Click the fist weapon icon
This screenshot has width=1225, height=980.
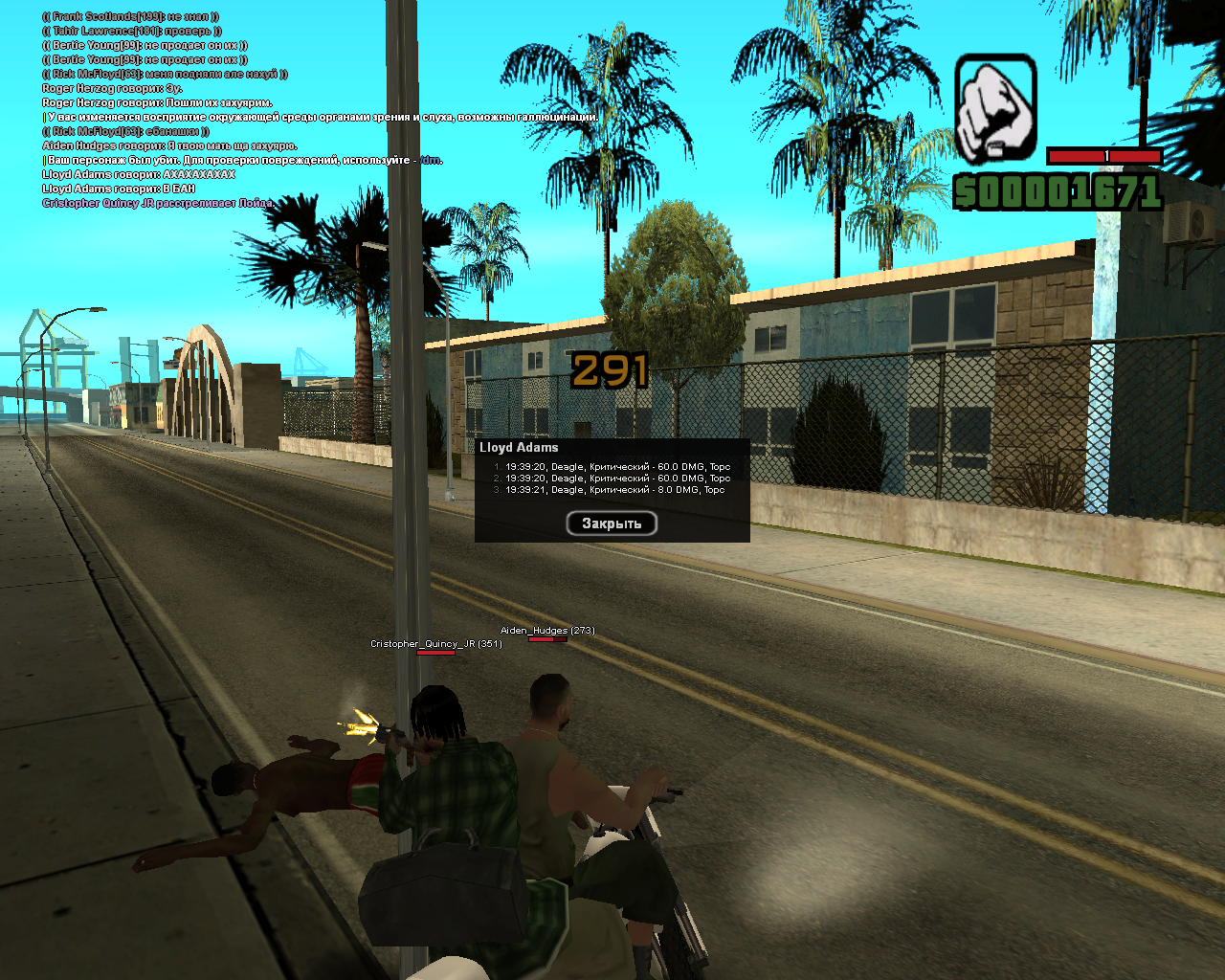(x=995, y=108)
